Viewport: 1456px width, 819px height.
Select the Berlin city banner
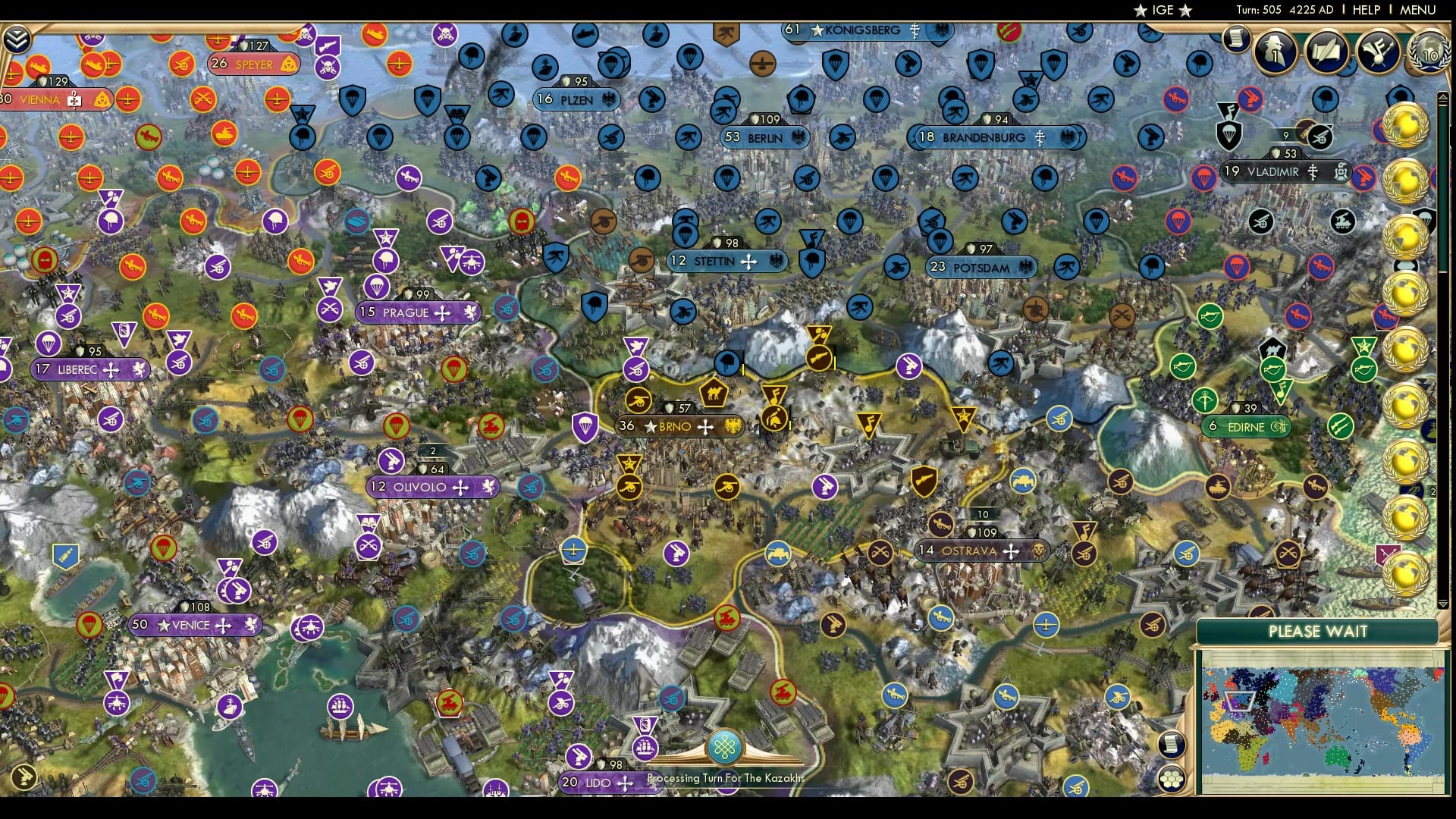pyautogui.click(x=764, y=138)
